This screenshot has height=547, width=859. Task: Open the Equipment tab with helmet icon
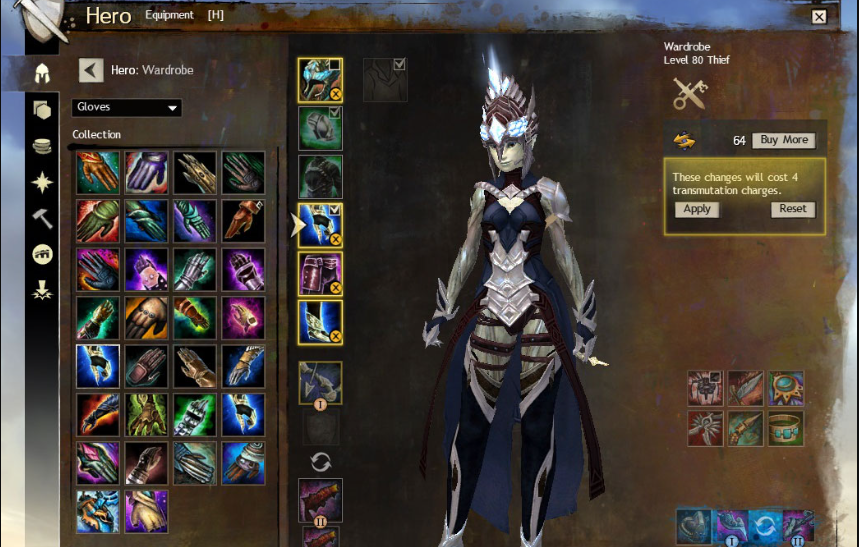42,72
